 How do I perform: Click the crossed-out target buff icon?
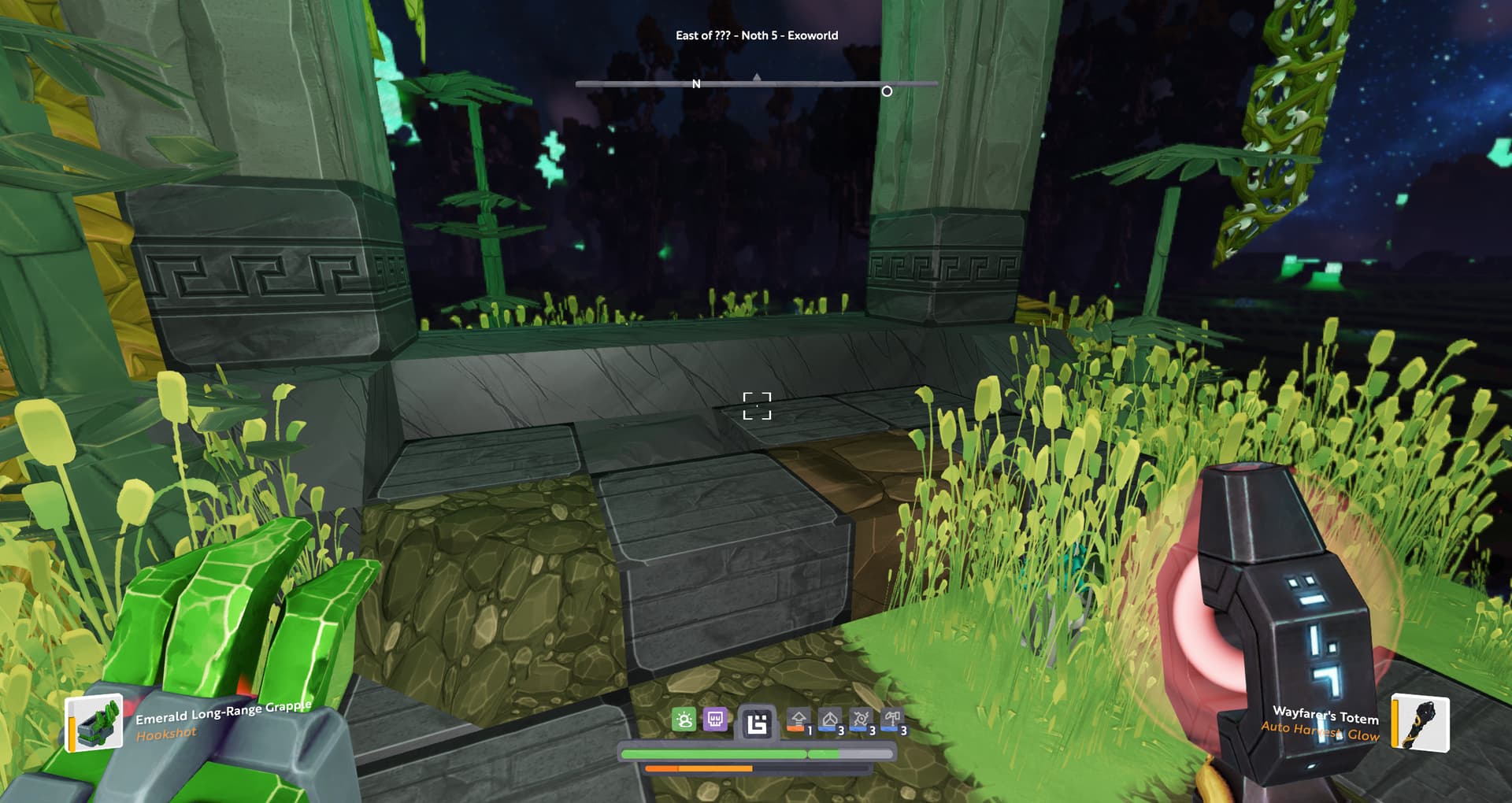click(x=861, y=720)
